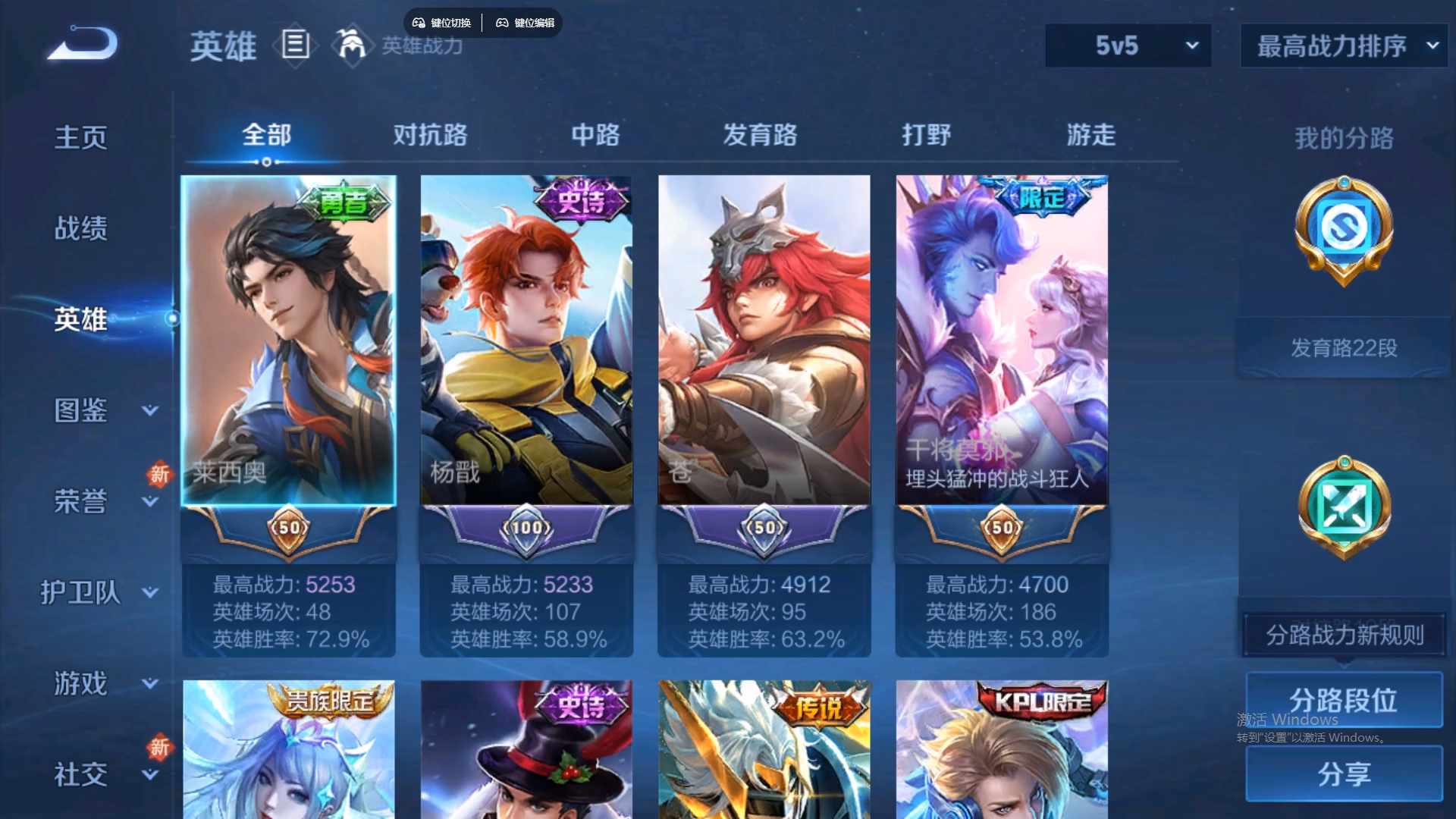Click the red 新 badge next to 社交
This screenshot has height=819, width=1456.
click(159, 747)
